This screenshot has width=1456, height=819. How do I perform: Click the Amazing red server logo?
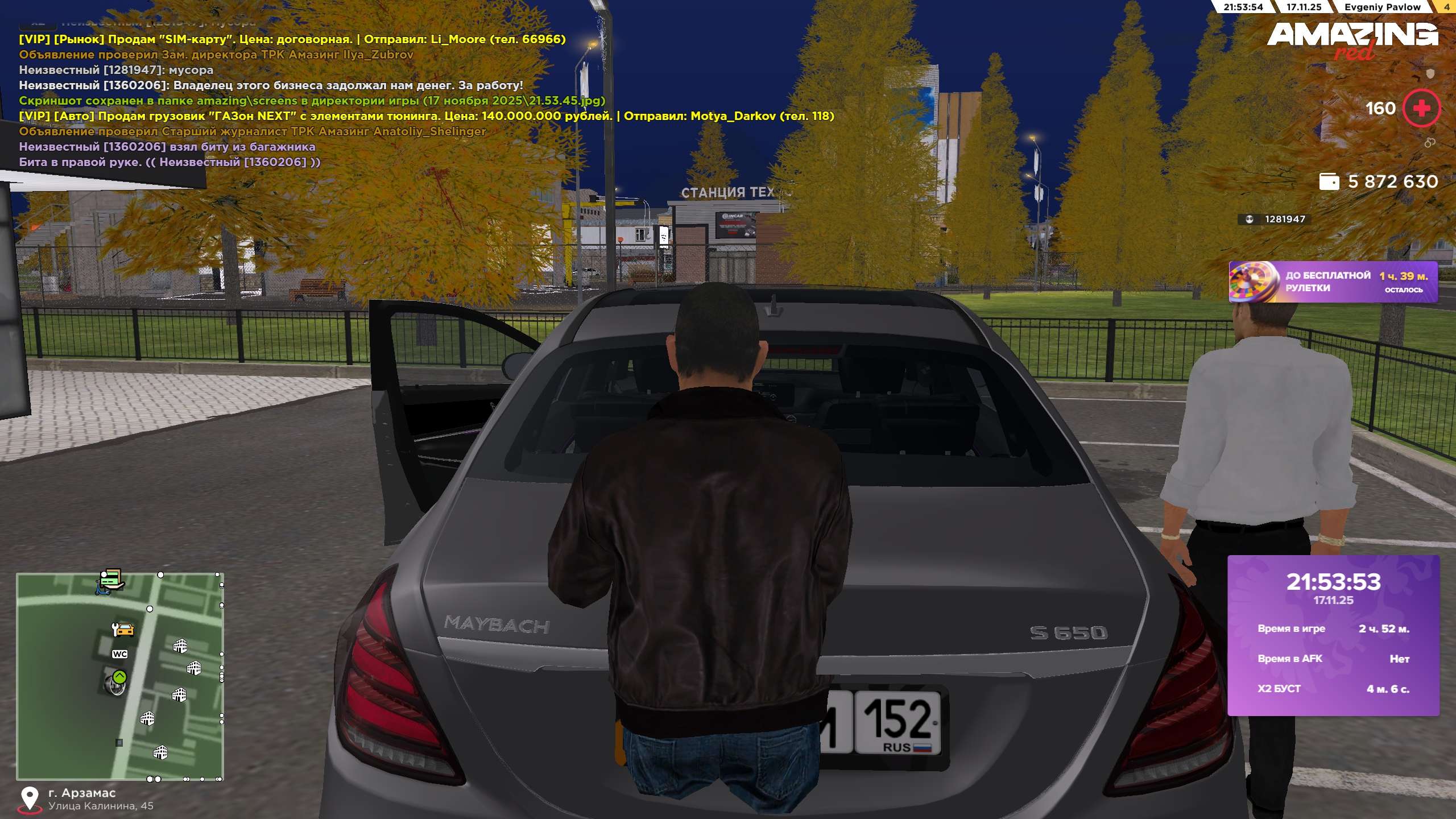coord(1352,40)
